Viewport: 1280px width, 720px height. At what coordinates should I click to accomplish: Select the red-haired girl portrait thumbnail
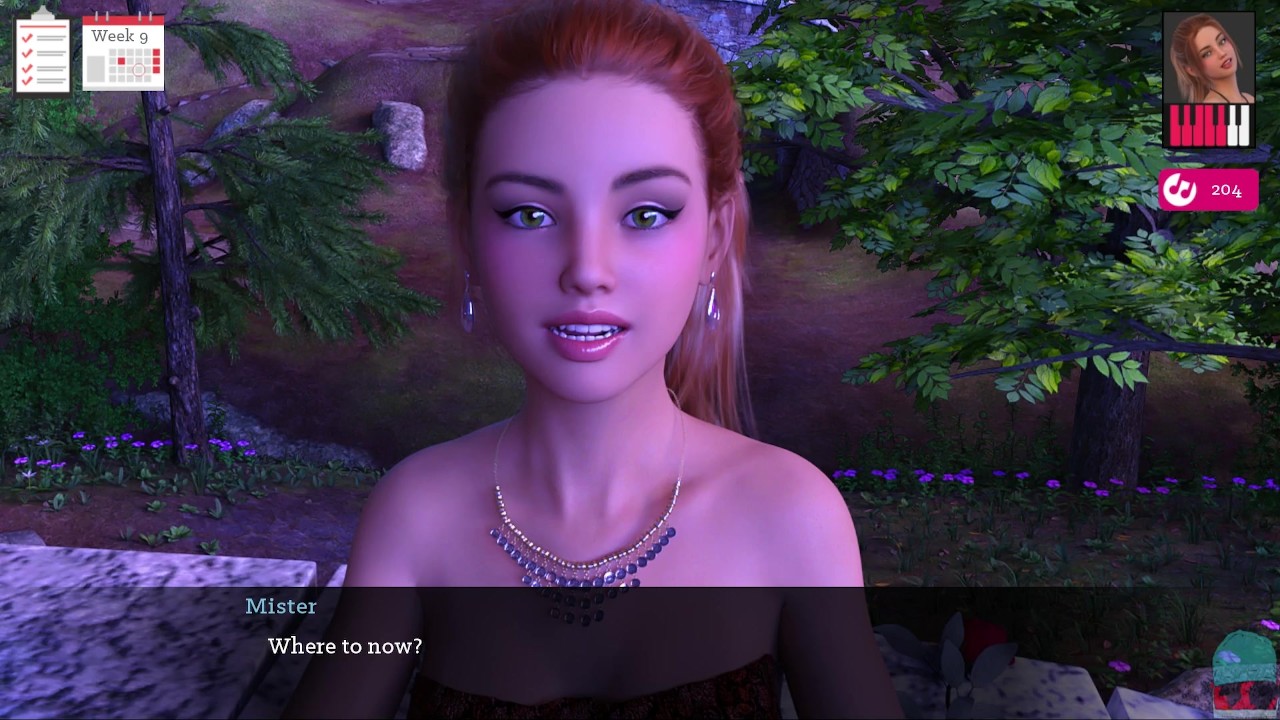click(1208, 58)
